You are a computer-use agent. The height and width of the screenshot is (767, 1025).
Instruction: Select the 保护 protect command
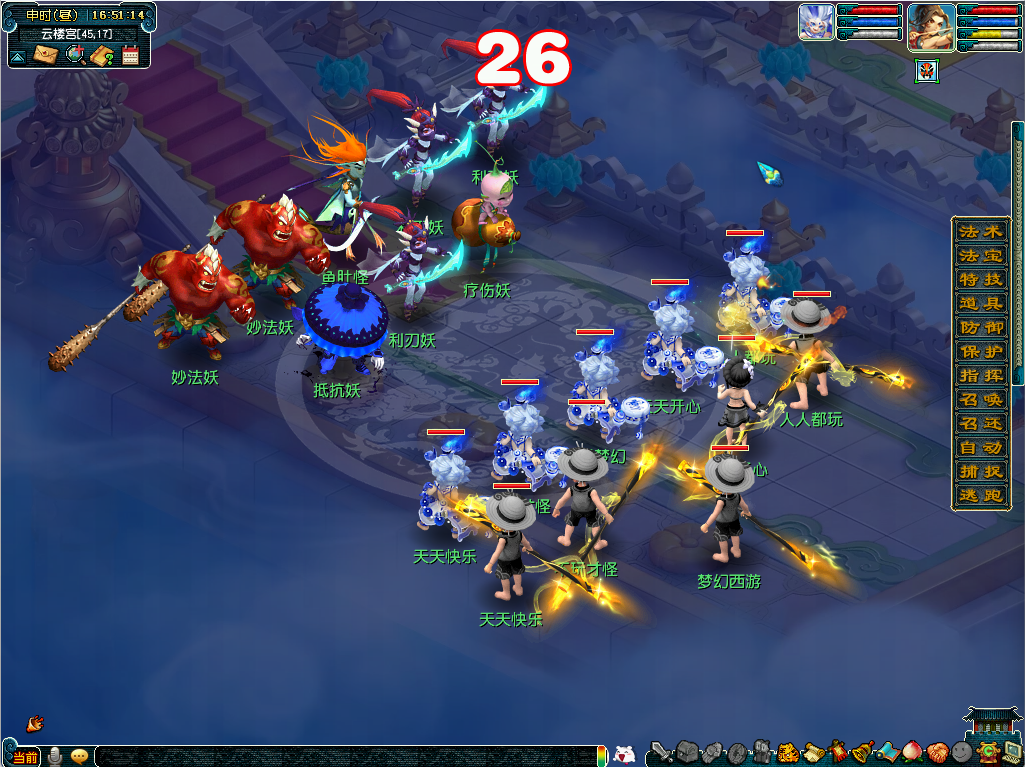click(980, 351)
